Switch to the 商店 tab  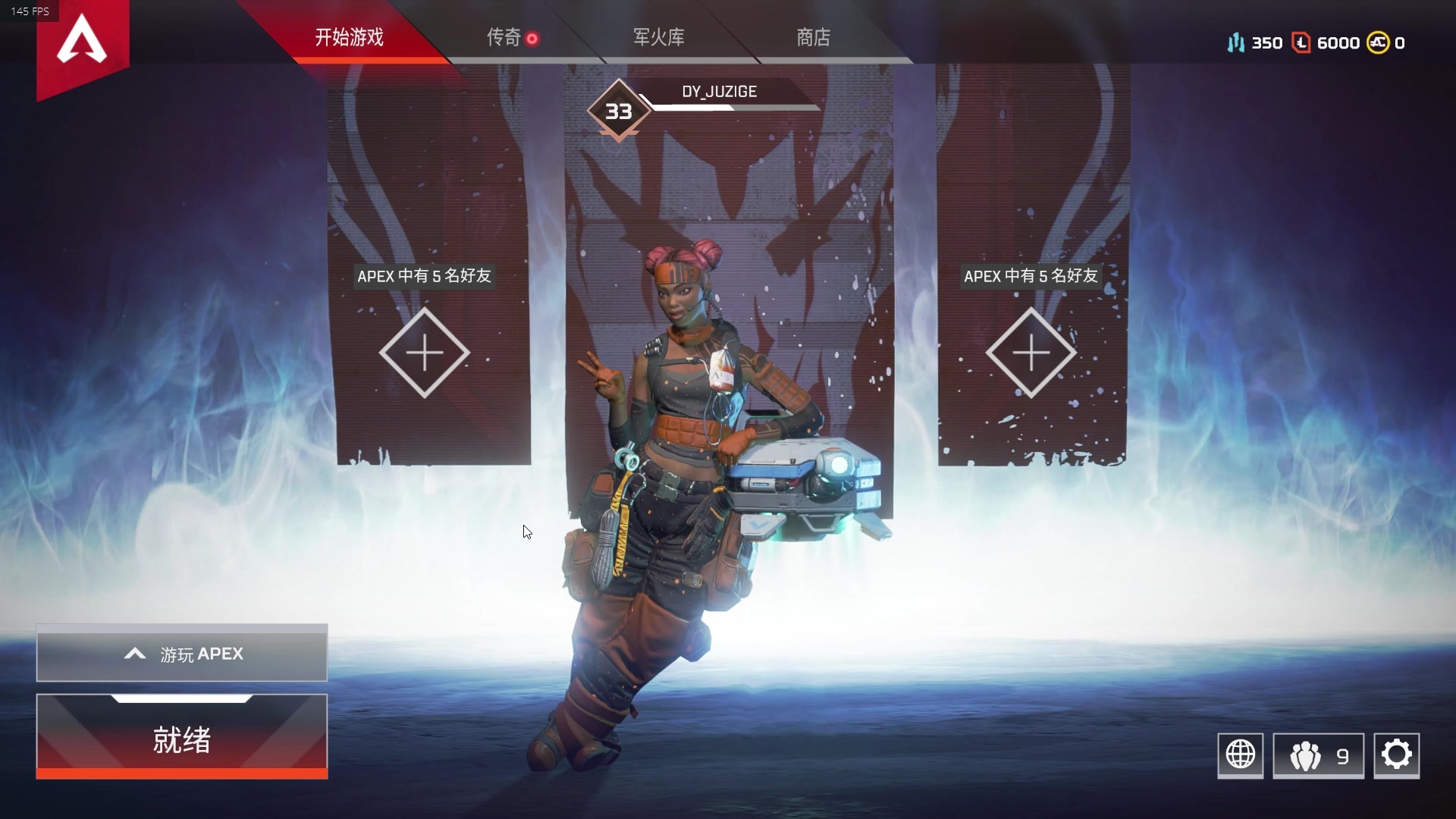[812, 36]
